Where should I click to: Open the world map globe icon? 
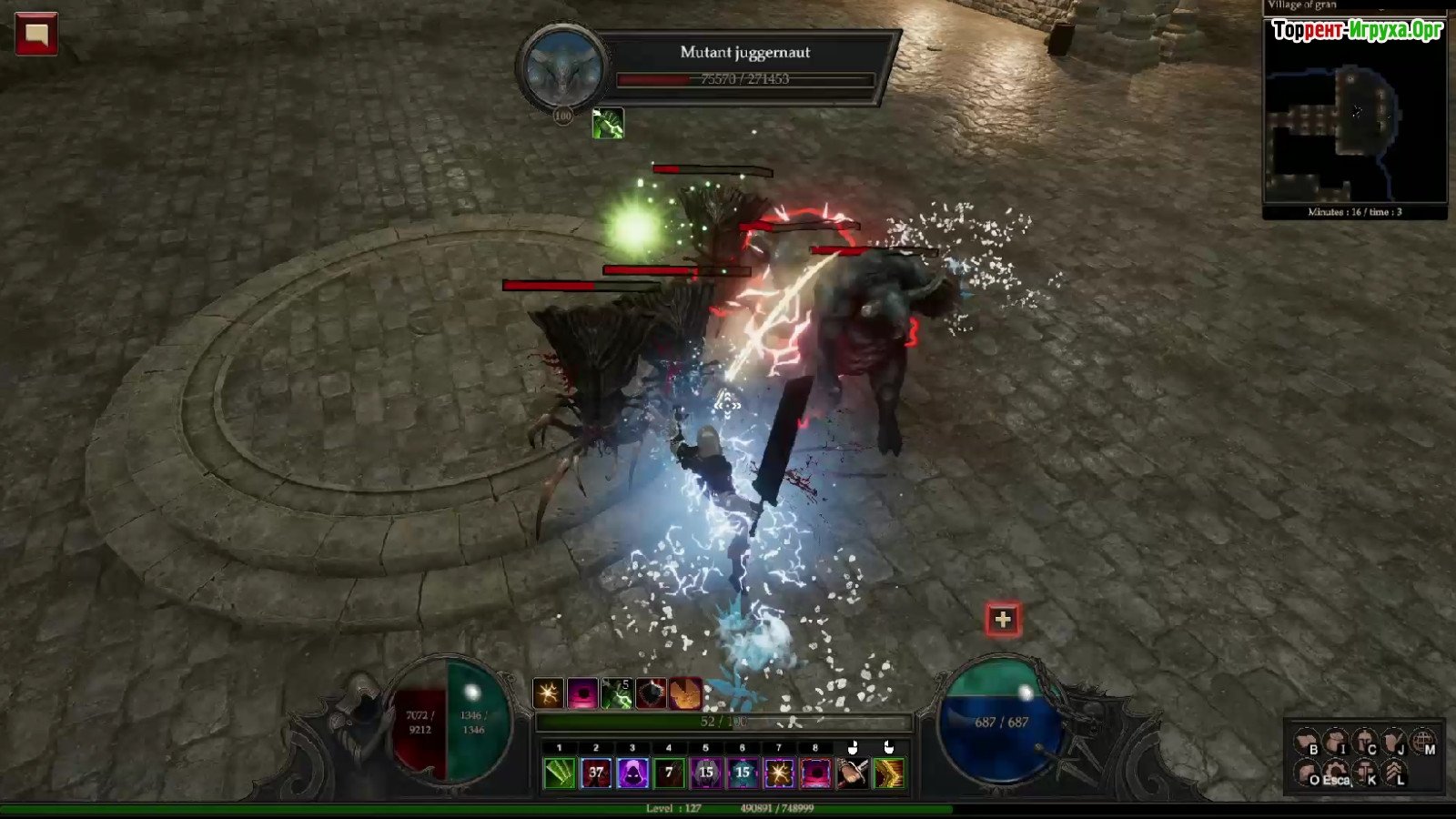(1423, 743)
